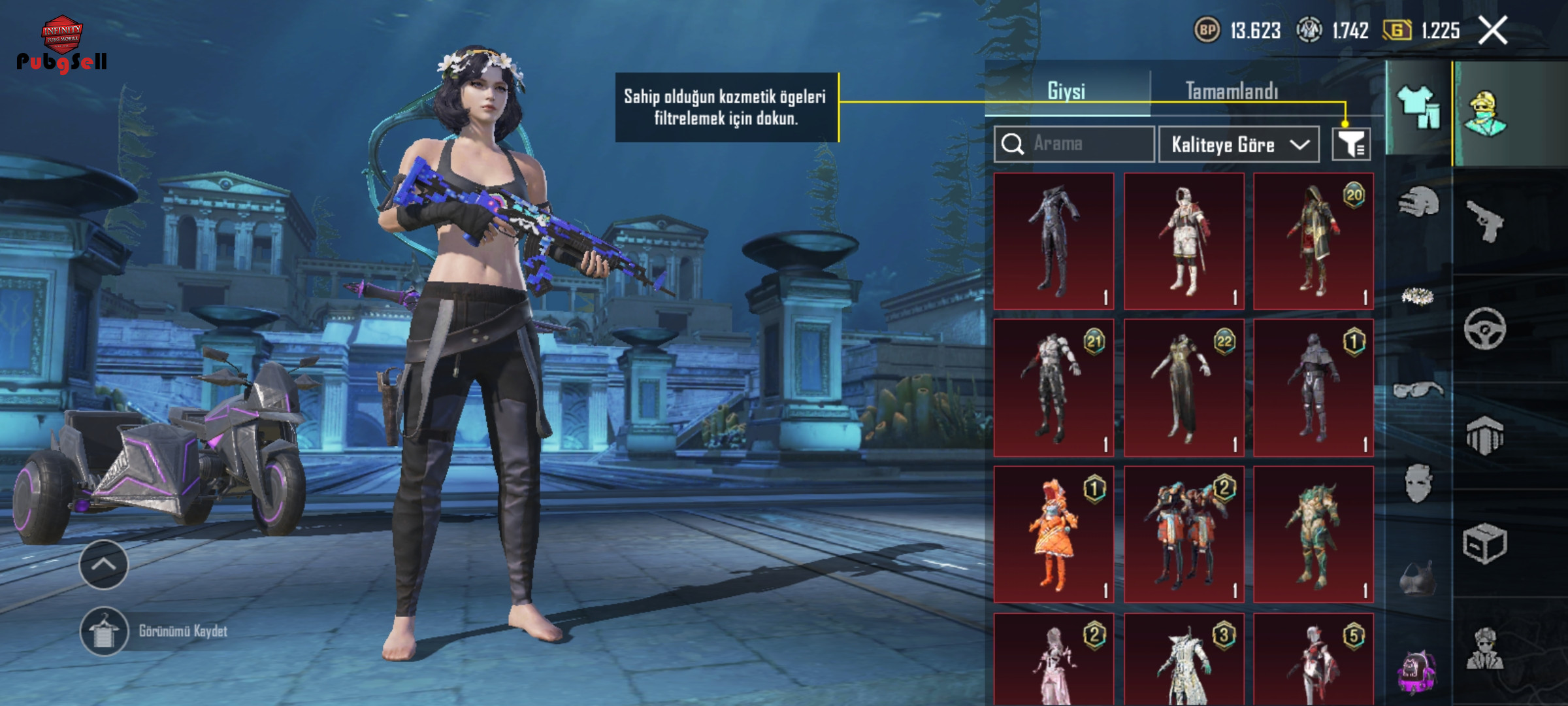Switch to the Giysi tab
This screenshot has width=1568, height=706.
[x=1066, y=91]
